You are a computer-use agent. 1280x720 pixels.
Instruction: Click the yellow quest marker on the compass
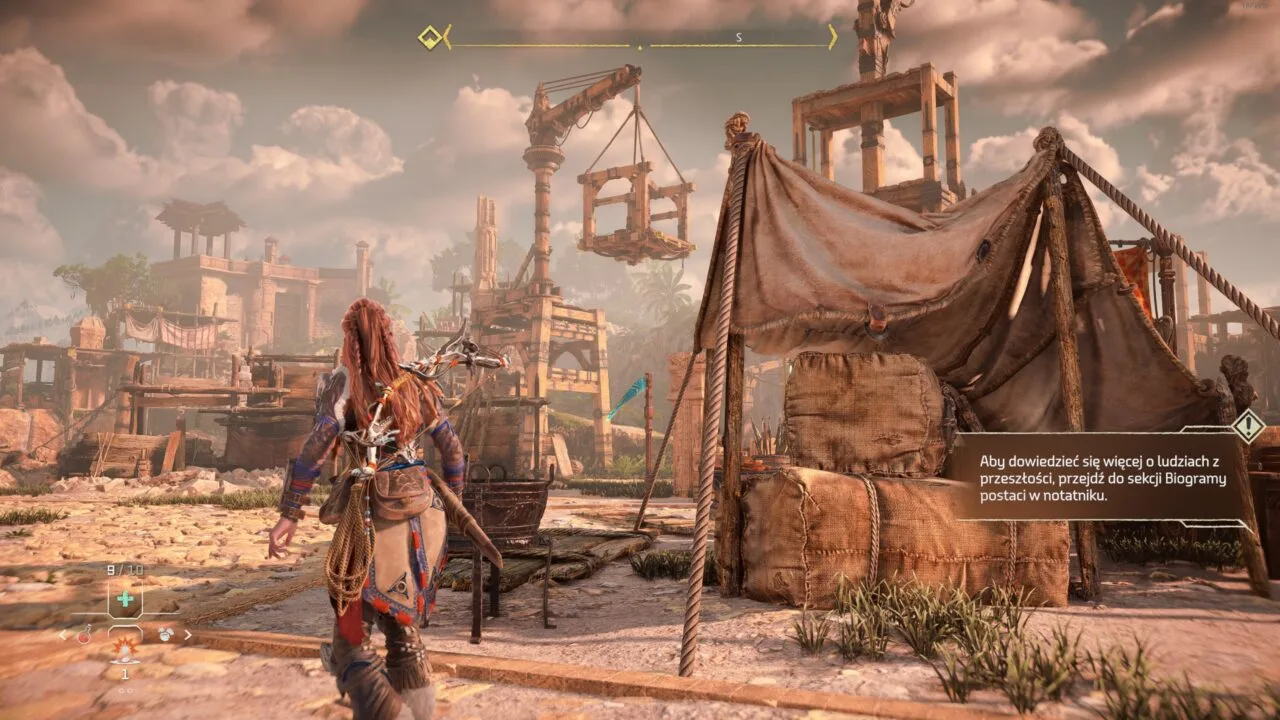click(430, 38)
